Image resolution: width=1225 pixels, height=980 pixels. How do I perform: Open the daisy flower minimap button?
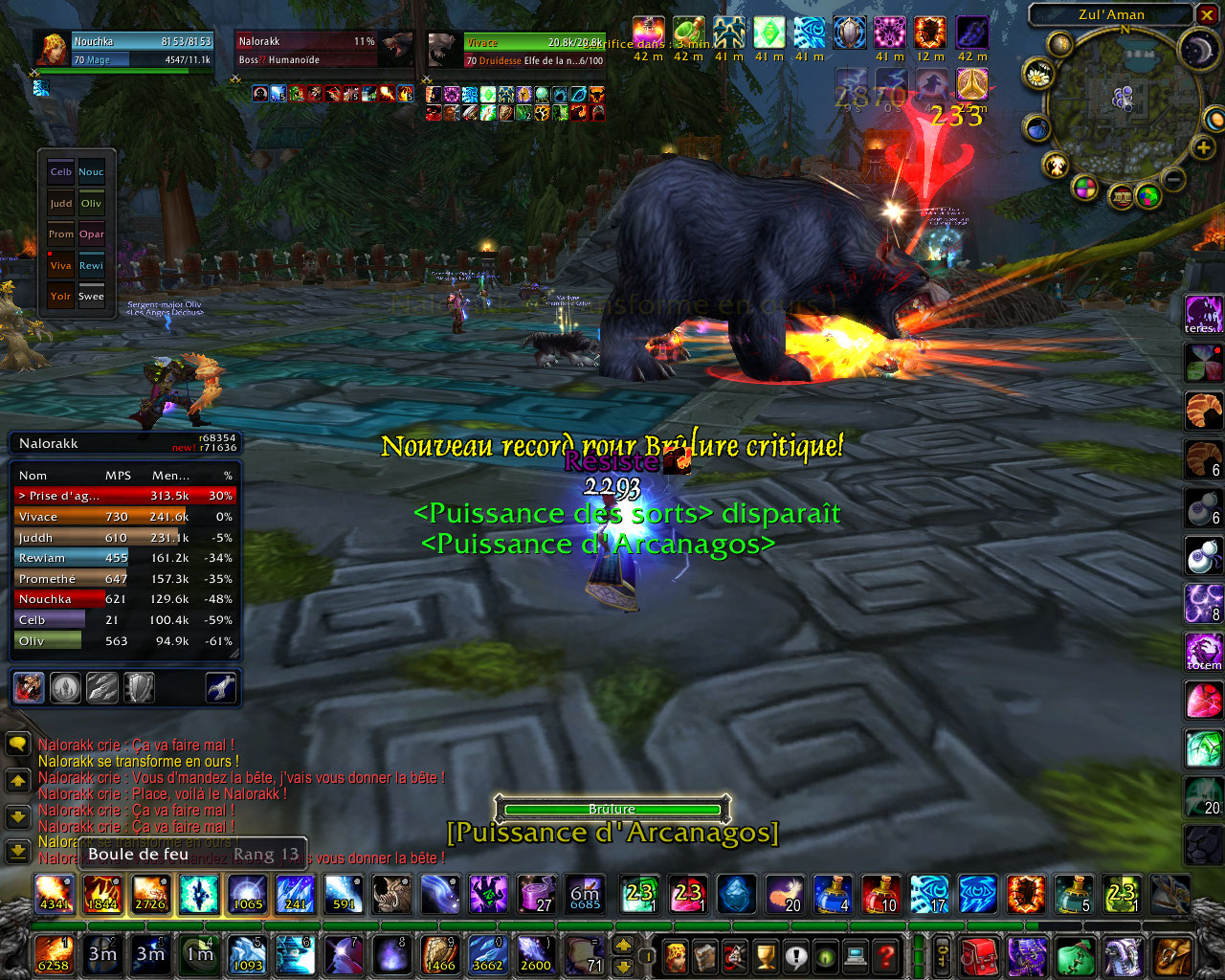pos(1037,73)
